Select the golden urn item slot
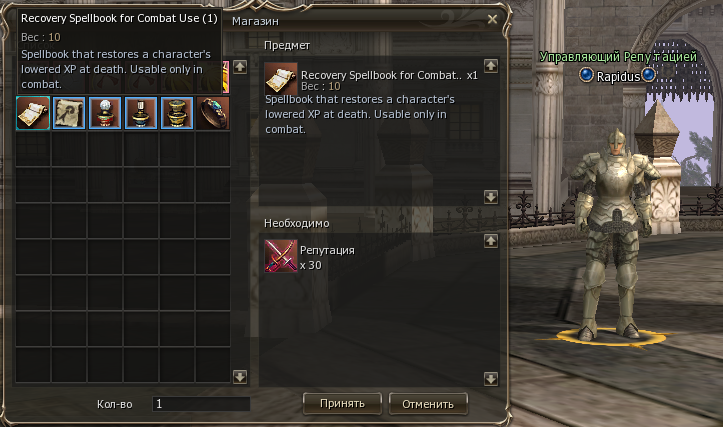Image resolution: width=723 pixels, height=427 pixels. (177, 113)
